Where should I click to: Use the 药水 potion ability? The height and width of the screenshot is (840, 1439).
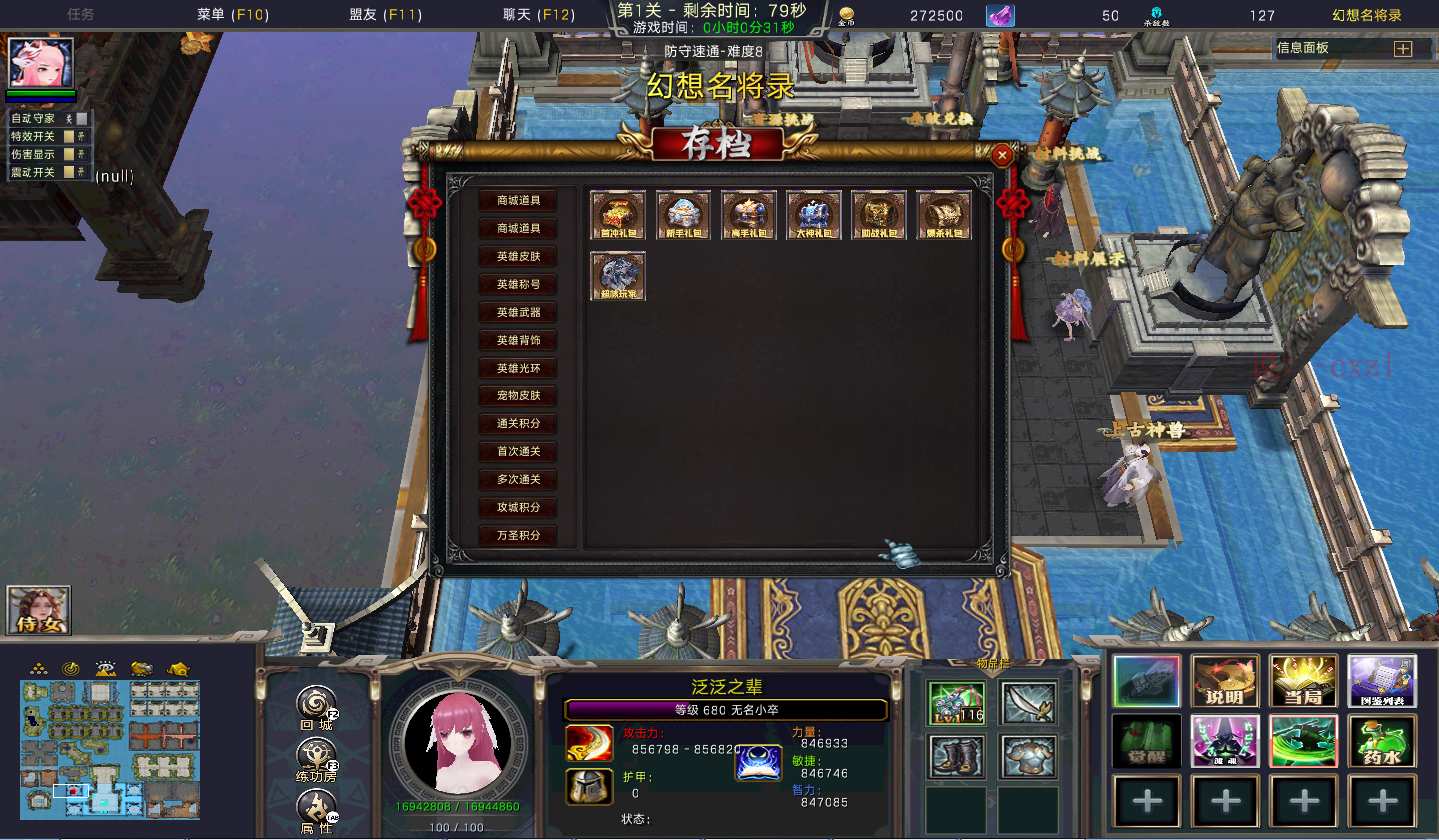[1382, 741]
